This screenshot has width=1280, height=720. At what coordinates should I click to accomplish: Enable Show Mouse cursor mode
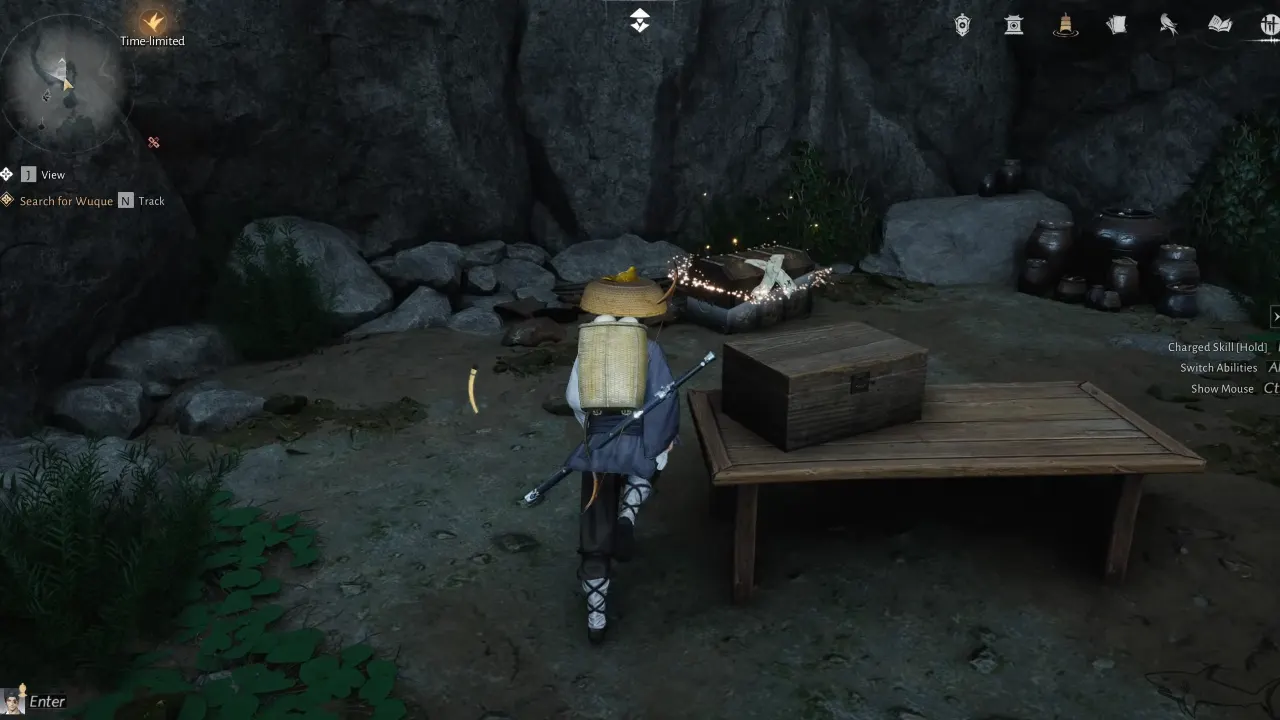(1222, 388)
